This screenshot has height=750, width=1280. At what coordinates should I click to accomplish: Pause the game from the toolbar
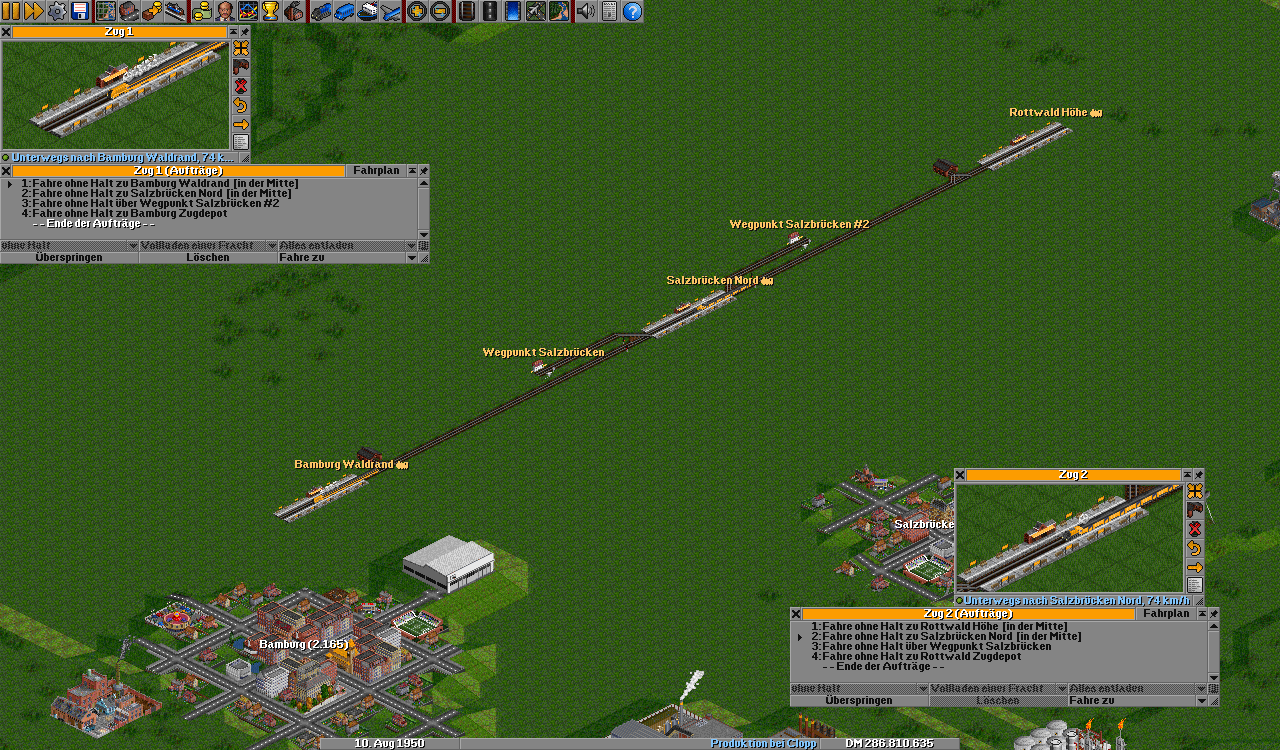tap(10, 11)
